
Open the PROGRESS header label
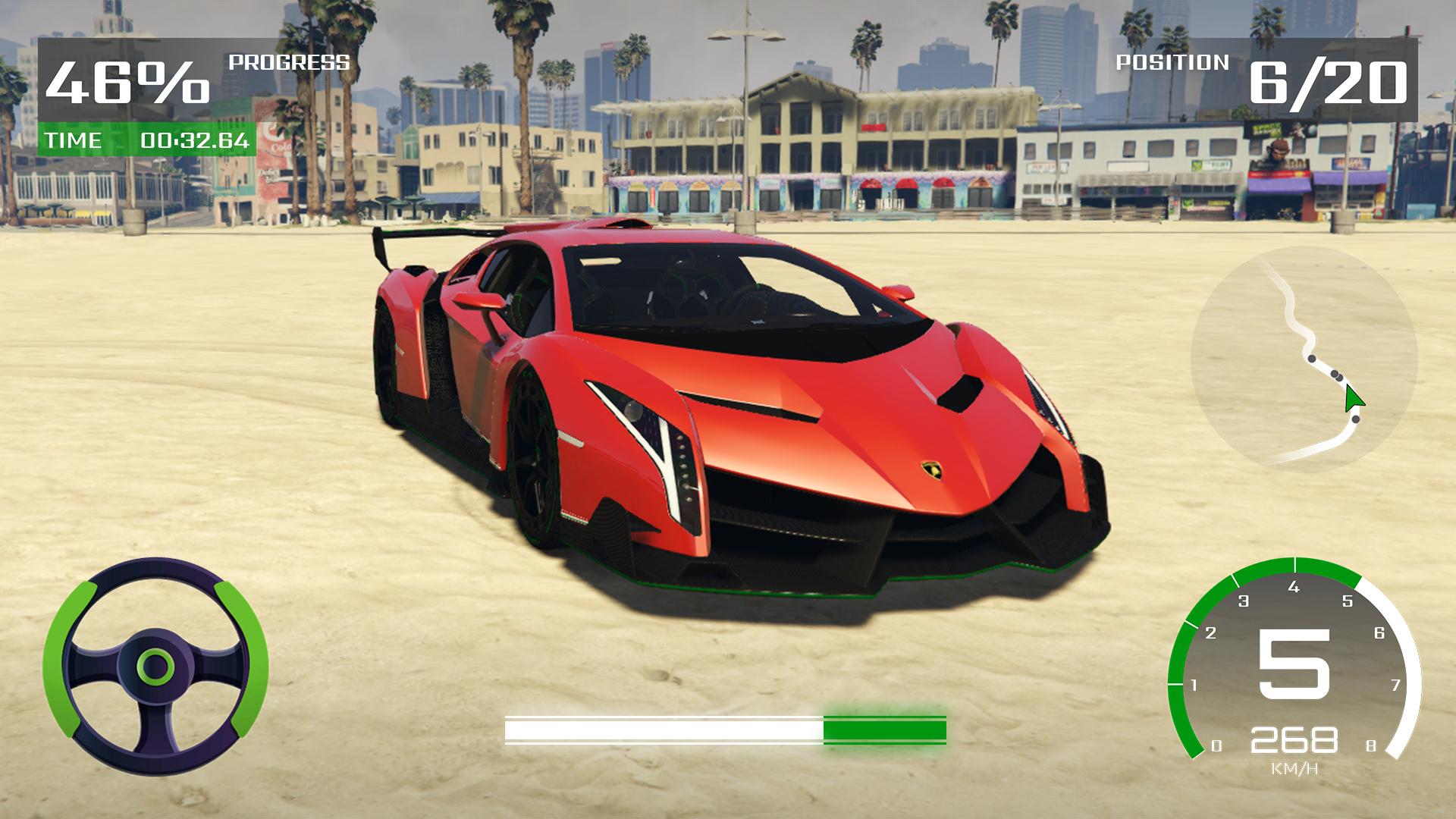[290, 64]
